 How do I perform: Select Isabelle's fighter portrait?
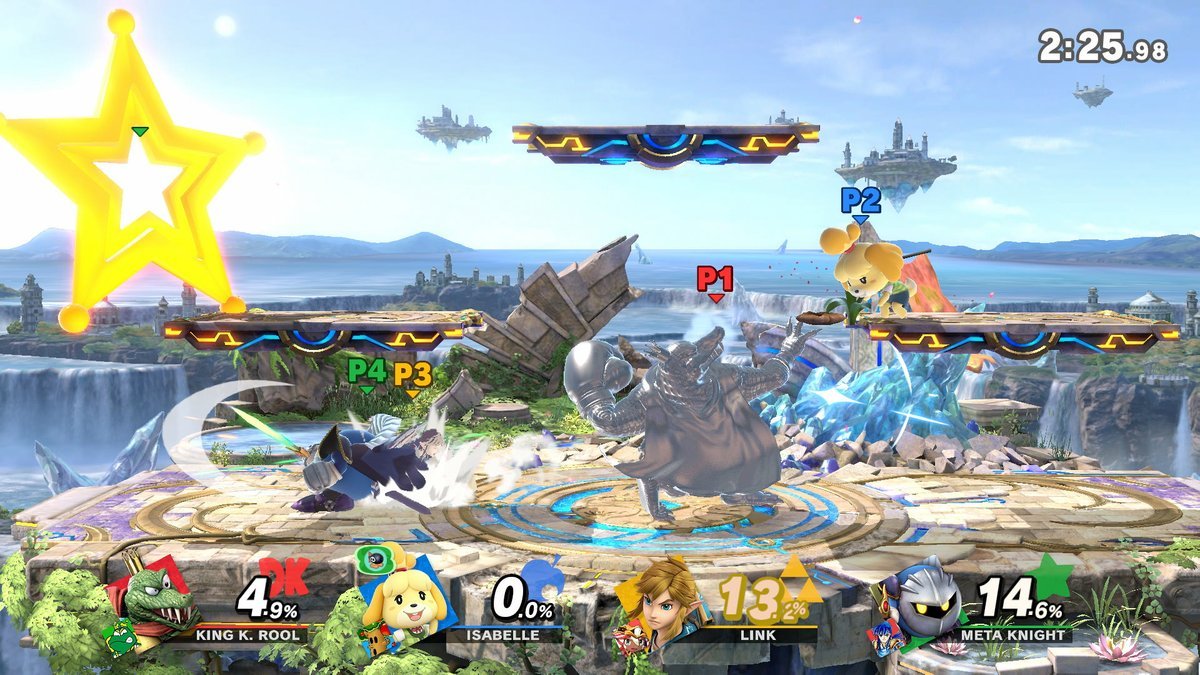pos(404,600)
